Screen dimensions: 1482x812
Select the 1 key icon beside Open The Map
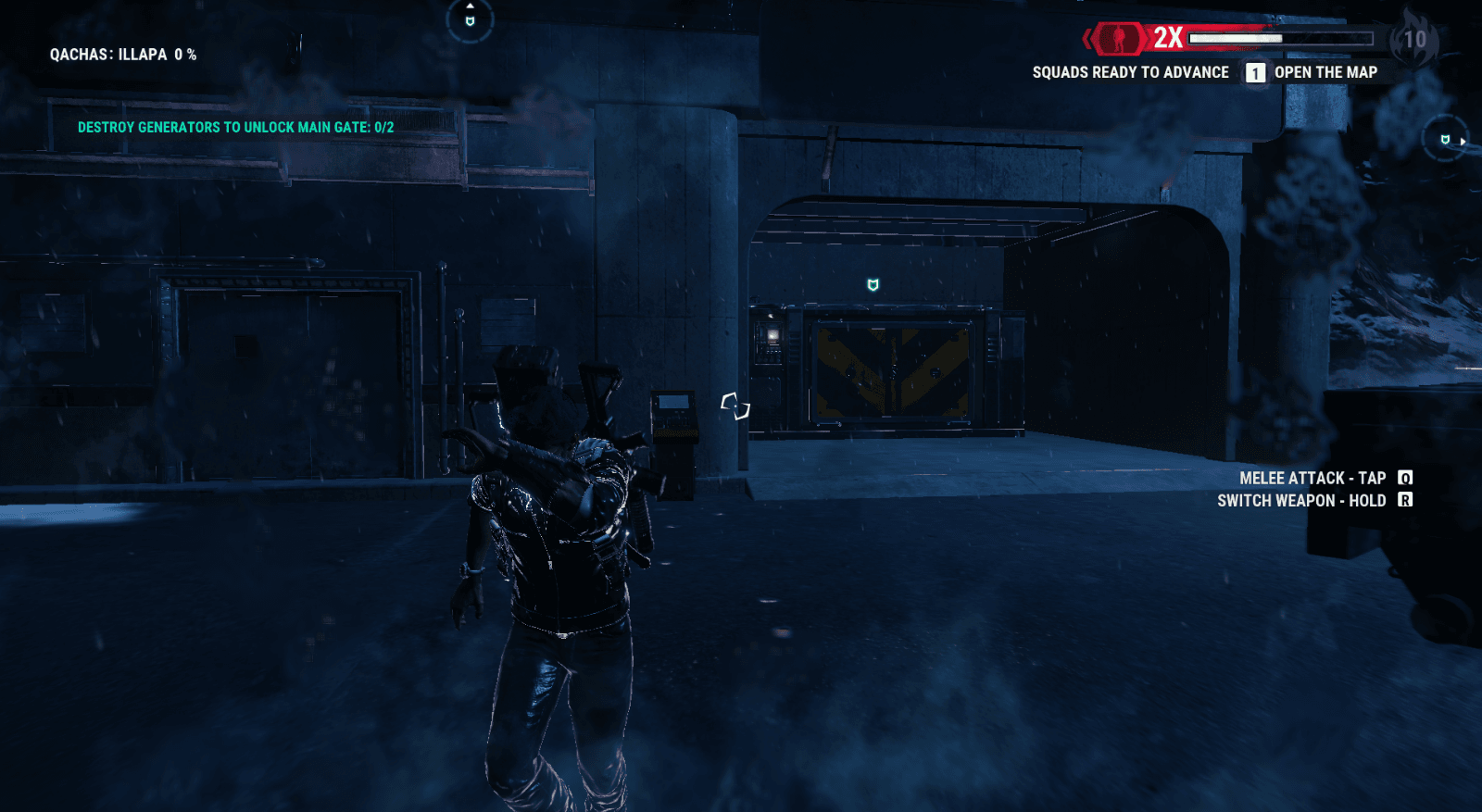(x=1255, y=72)
